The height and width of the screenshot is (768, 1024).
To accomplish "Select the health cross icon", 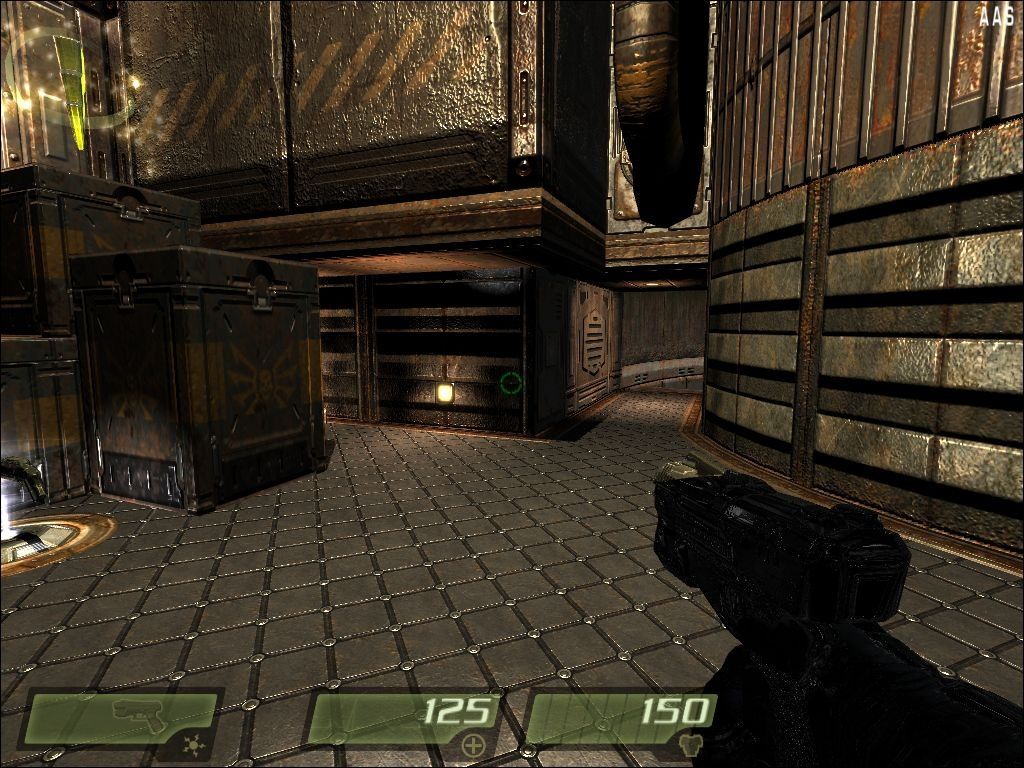I will click(472, 744).
